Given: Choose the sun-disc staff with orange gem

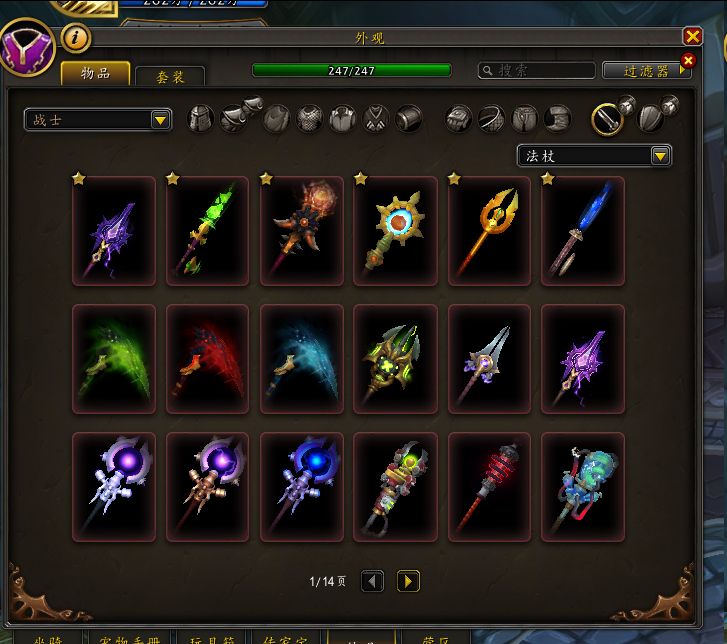Looking at the screenshot, I should tap(395, 231).
